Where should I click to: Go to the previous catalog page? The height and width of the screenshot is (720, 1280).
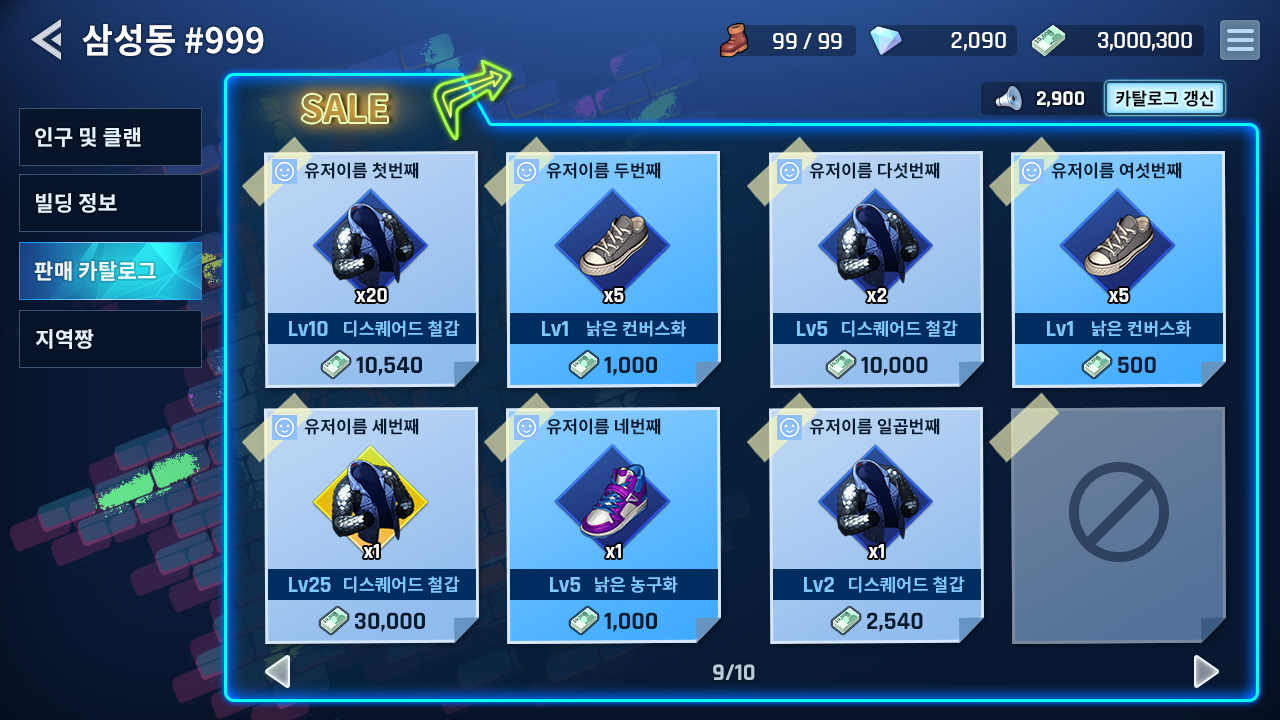click(277, 672)
